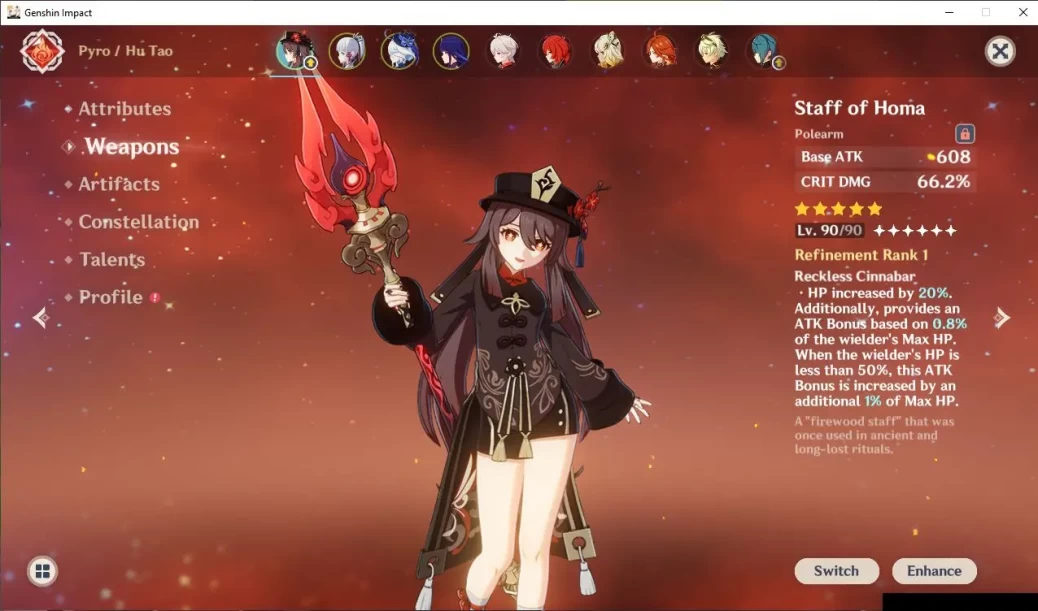Screen dimensions: 1038x611
Task: Go to the Artifacts section
Action: [x=119, y=184]
